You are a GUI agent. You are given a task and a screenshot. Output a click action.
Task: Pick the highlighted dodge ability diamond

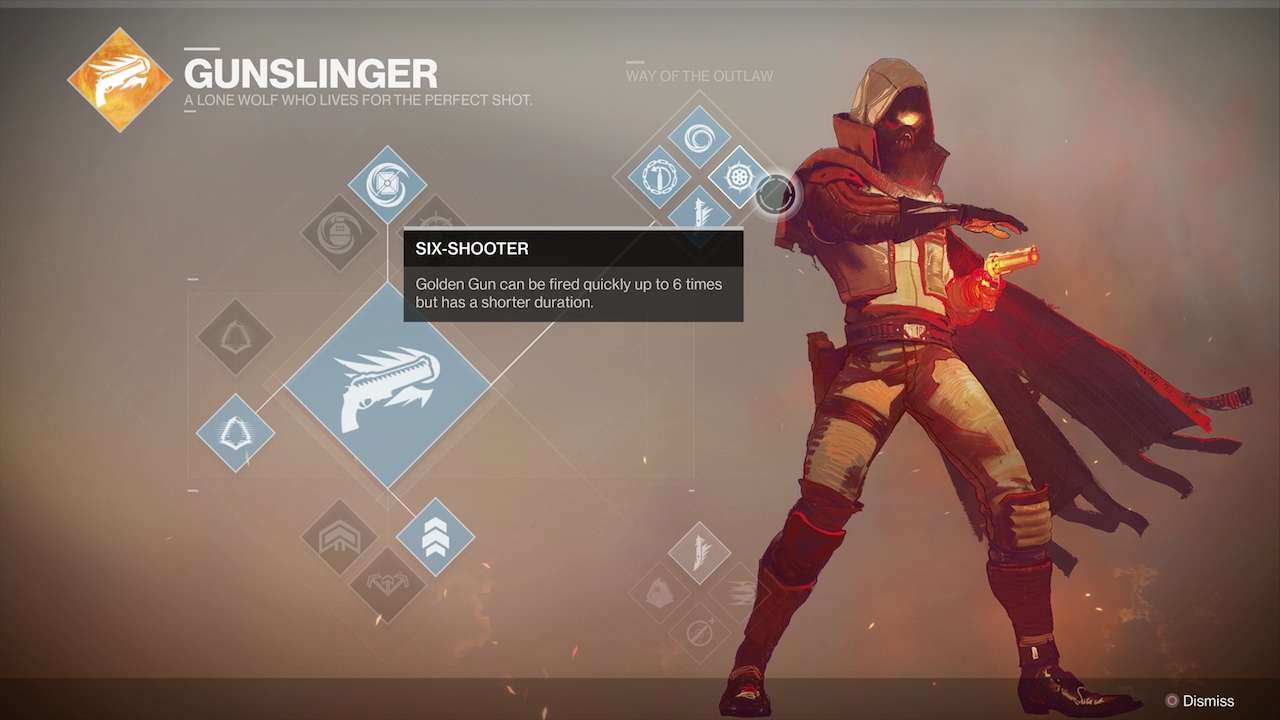pyautogui.click(x=235, y=433)
